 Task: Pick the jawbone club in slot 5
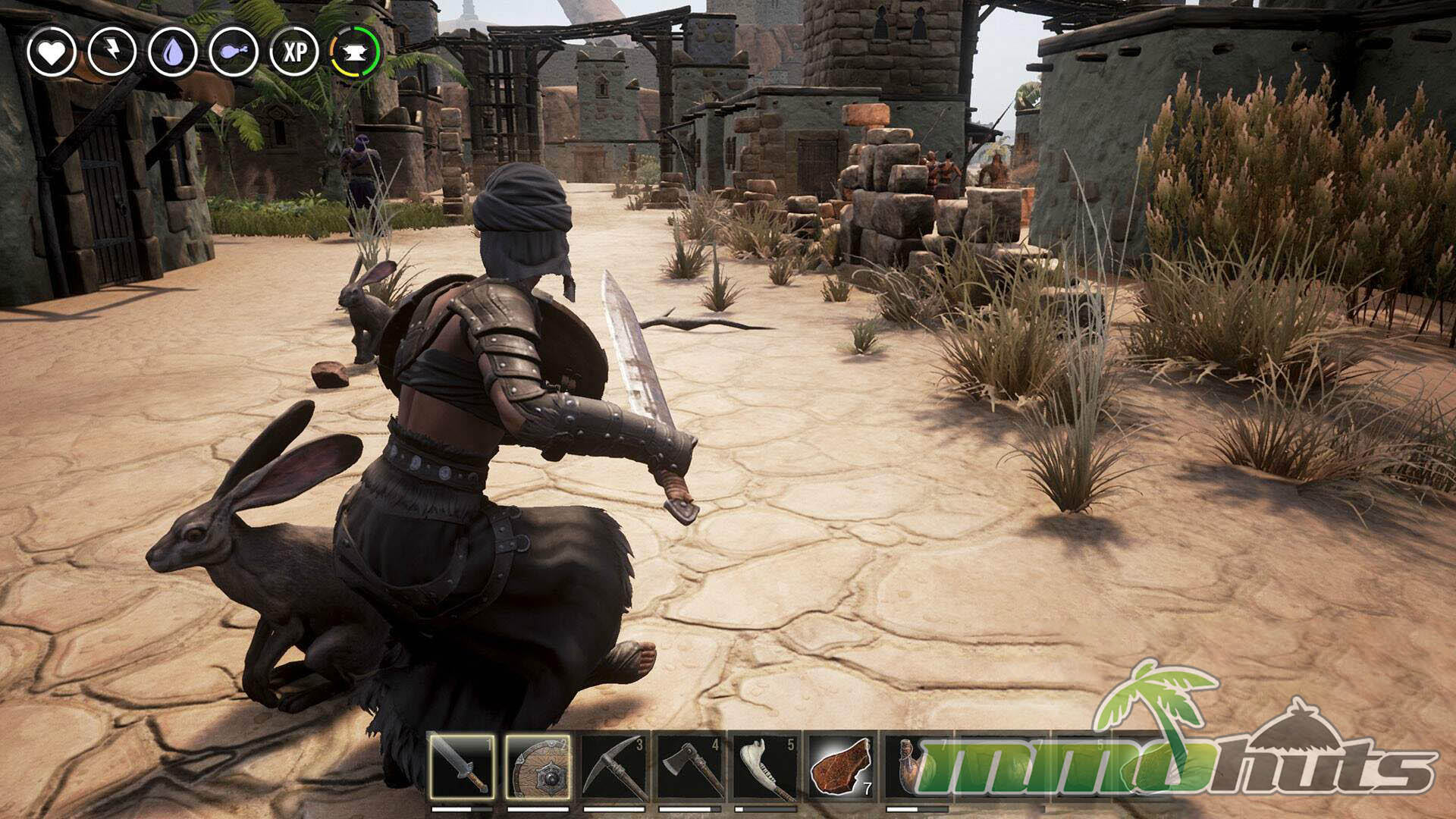coord(765,766)
